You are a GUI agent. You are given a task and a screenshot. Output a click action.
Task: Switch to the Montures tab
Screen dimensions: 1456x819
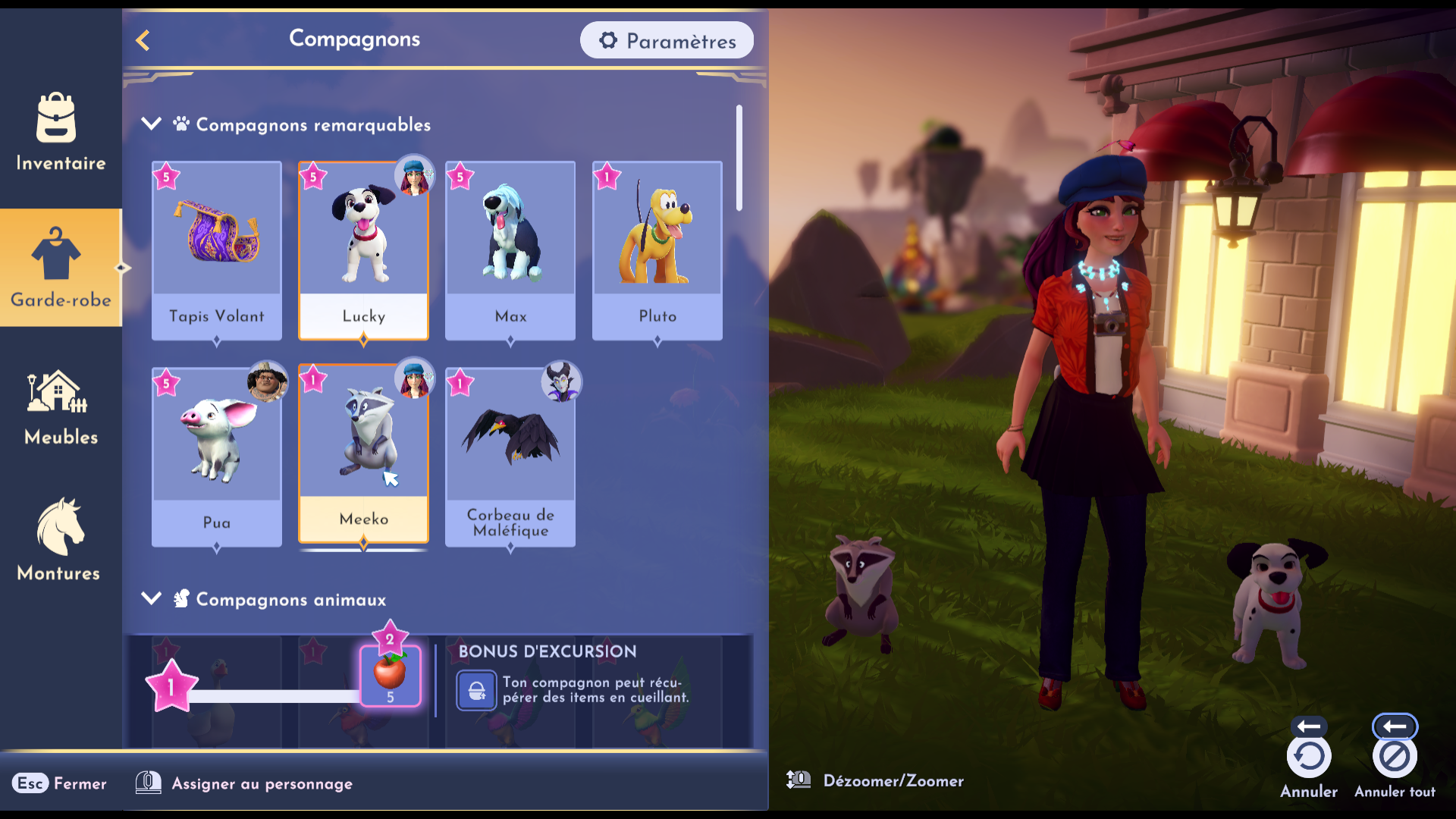(x=59, y=540)
